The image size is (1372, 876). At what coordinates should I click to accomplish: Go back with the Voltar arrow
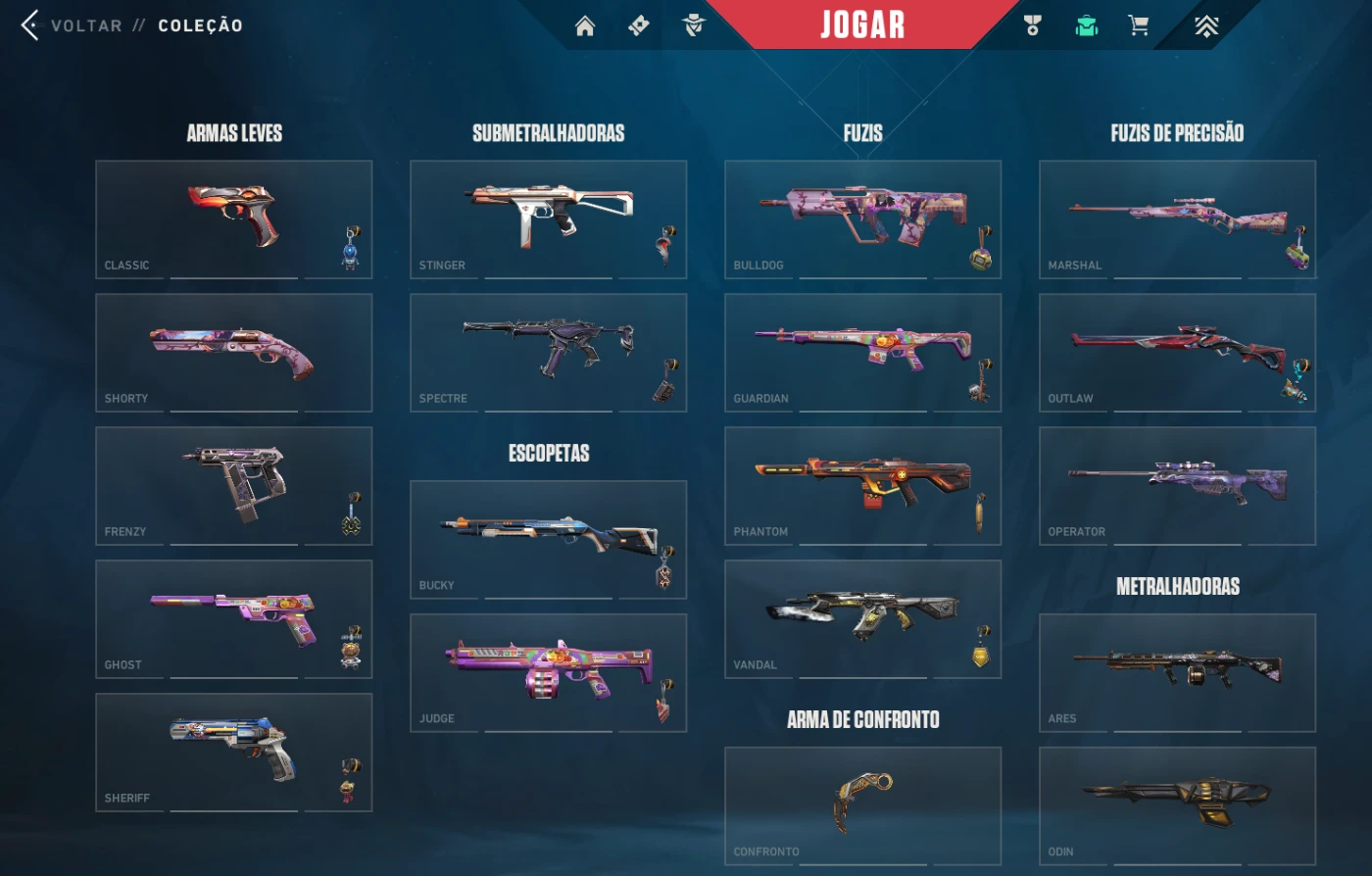pyautogui.click(x=30, y=25)
